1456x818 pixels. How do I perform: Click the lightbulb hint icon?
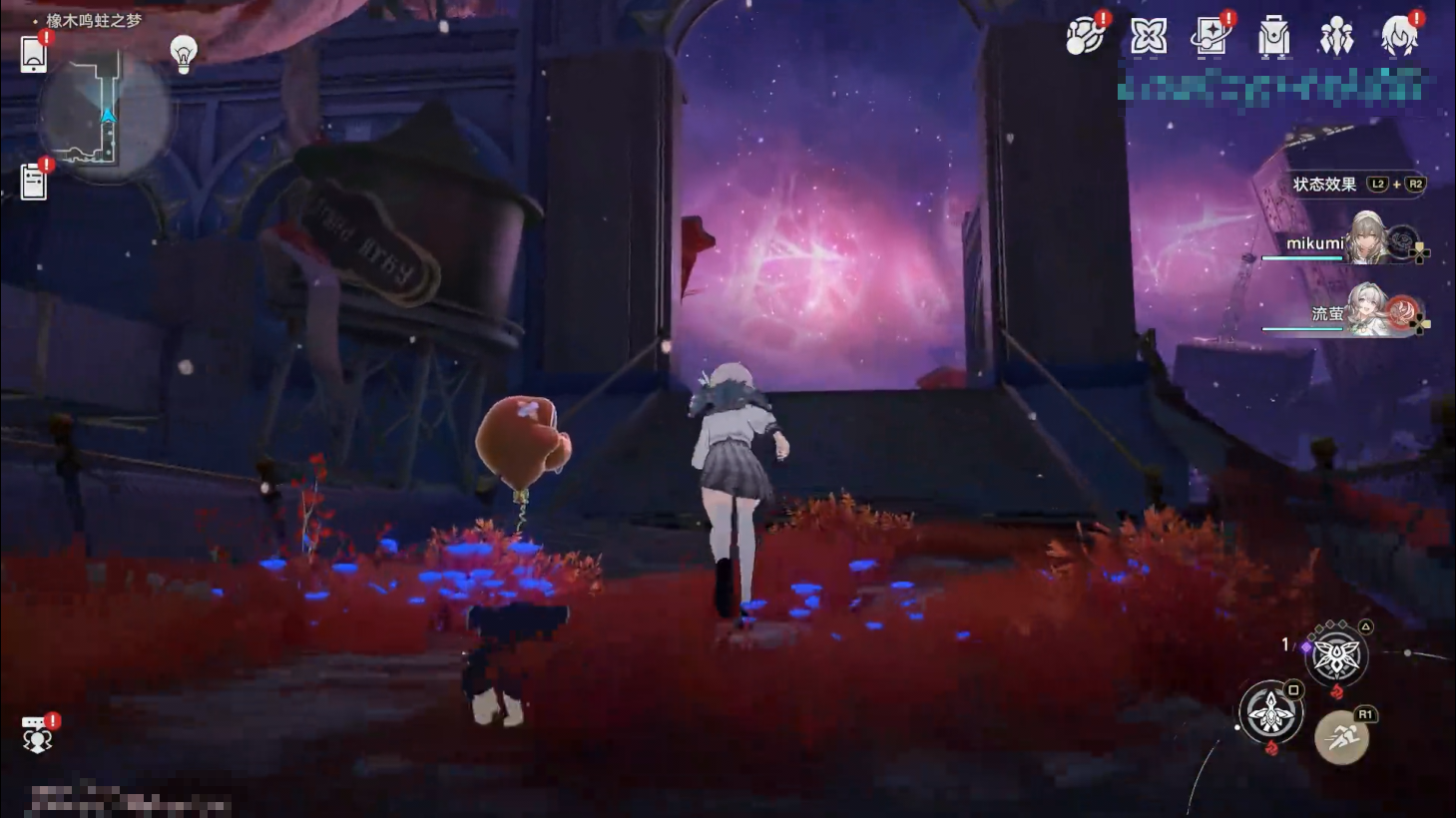(x=184, y=53)
